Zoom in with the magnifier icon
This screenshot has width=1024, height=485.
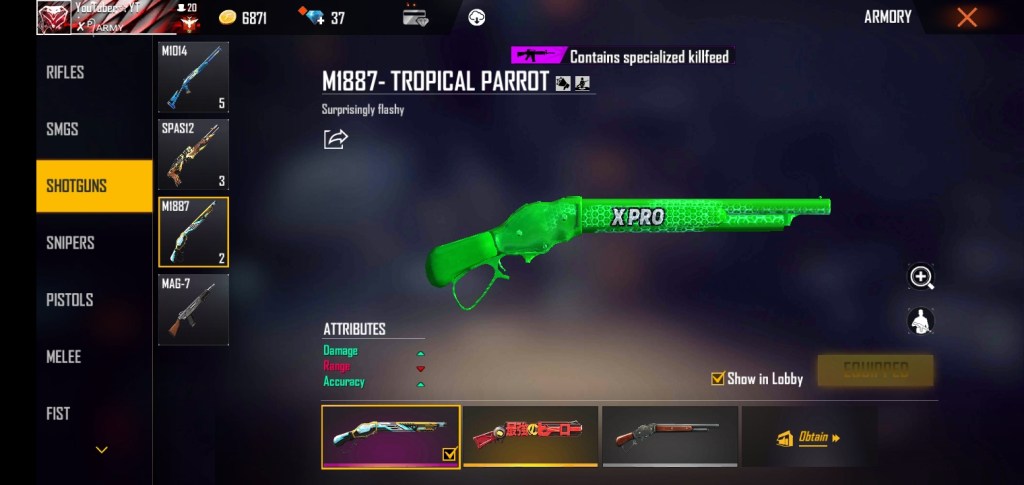tap(921, 277)
